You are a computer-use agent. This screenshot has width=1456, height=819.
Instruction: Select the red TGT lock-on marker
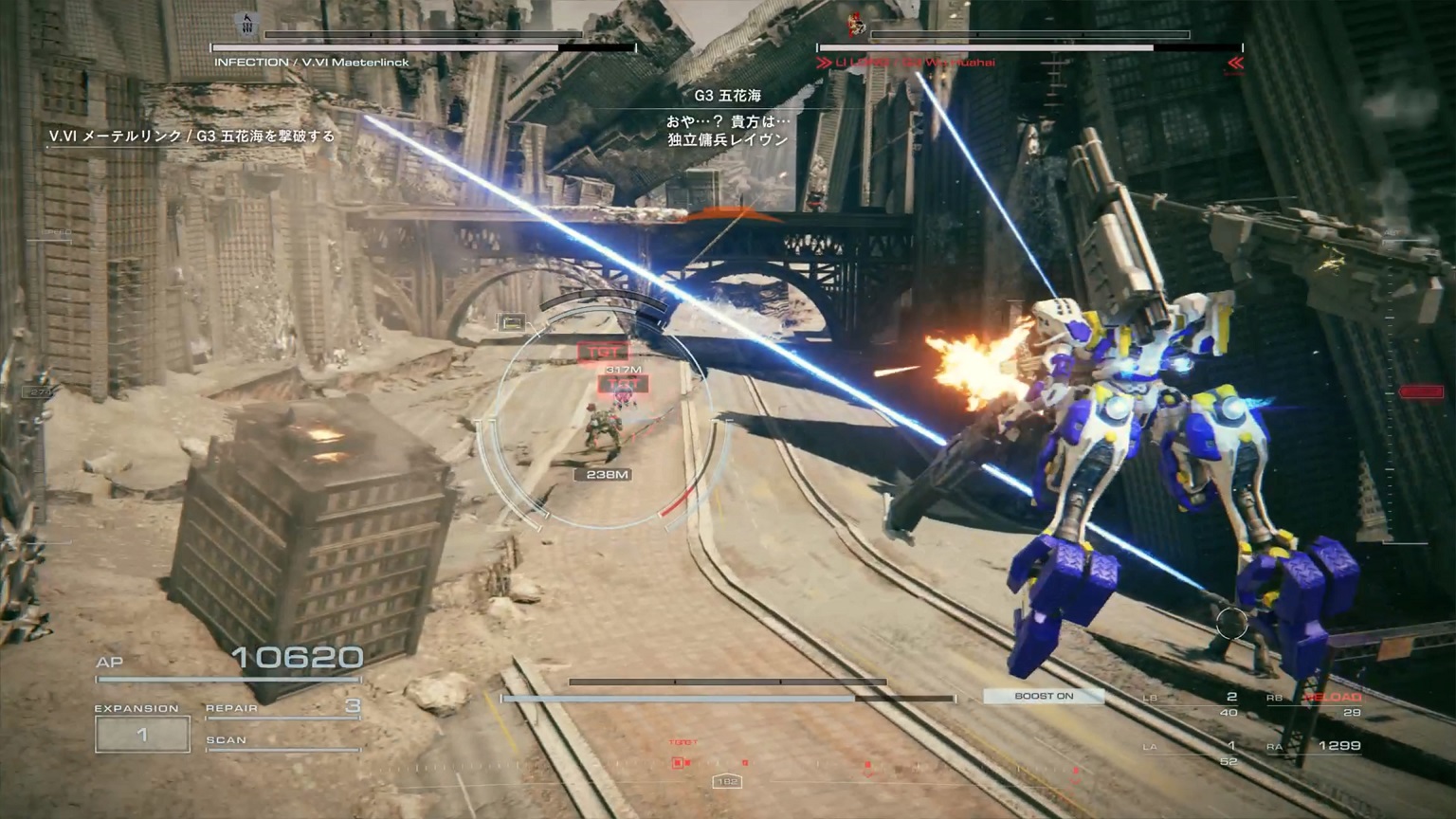(603, 353)
